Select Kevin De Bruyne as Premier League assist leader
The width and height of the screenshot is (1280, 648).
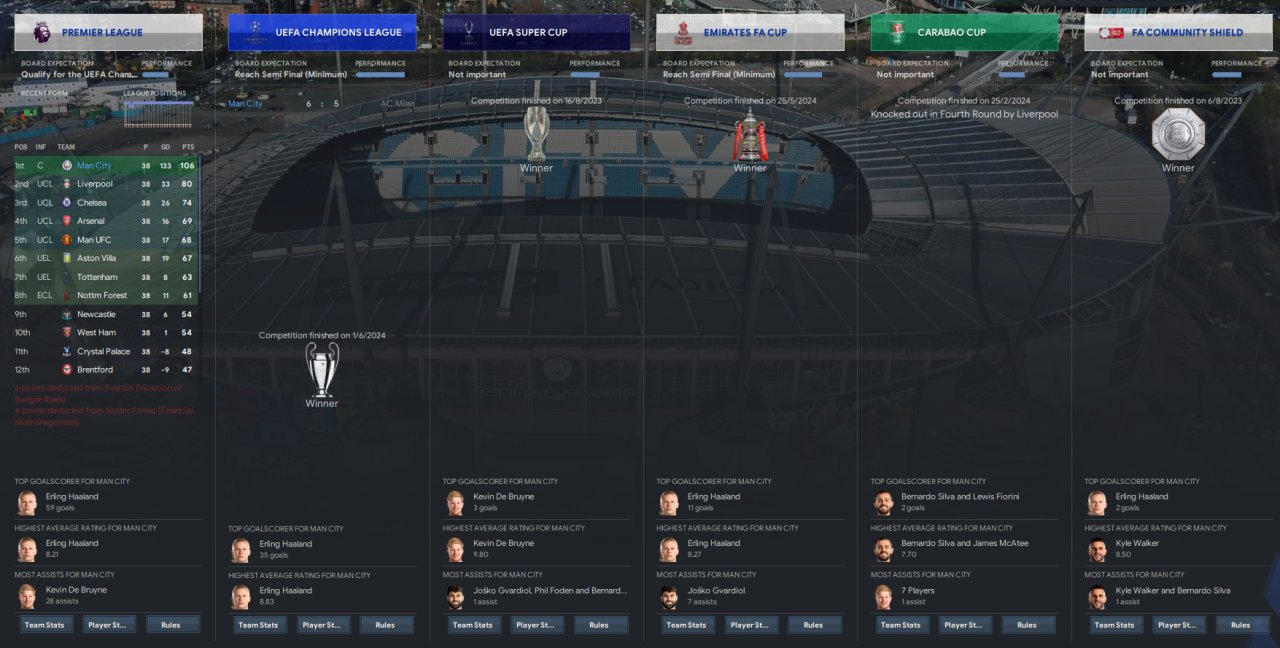pos(76,590)
